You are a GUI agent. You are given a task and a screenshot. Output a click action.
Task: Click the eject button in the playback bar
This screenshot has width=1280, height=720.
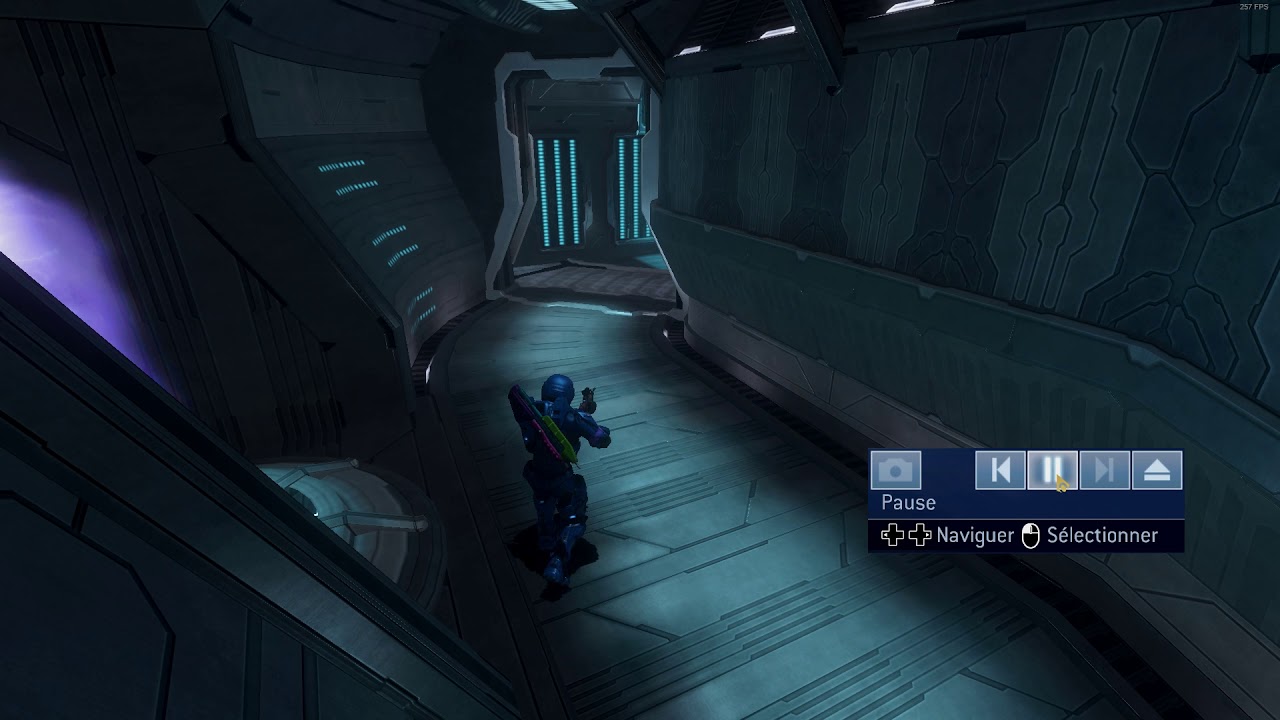(1157, 471)
